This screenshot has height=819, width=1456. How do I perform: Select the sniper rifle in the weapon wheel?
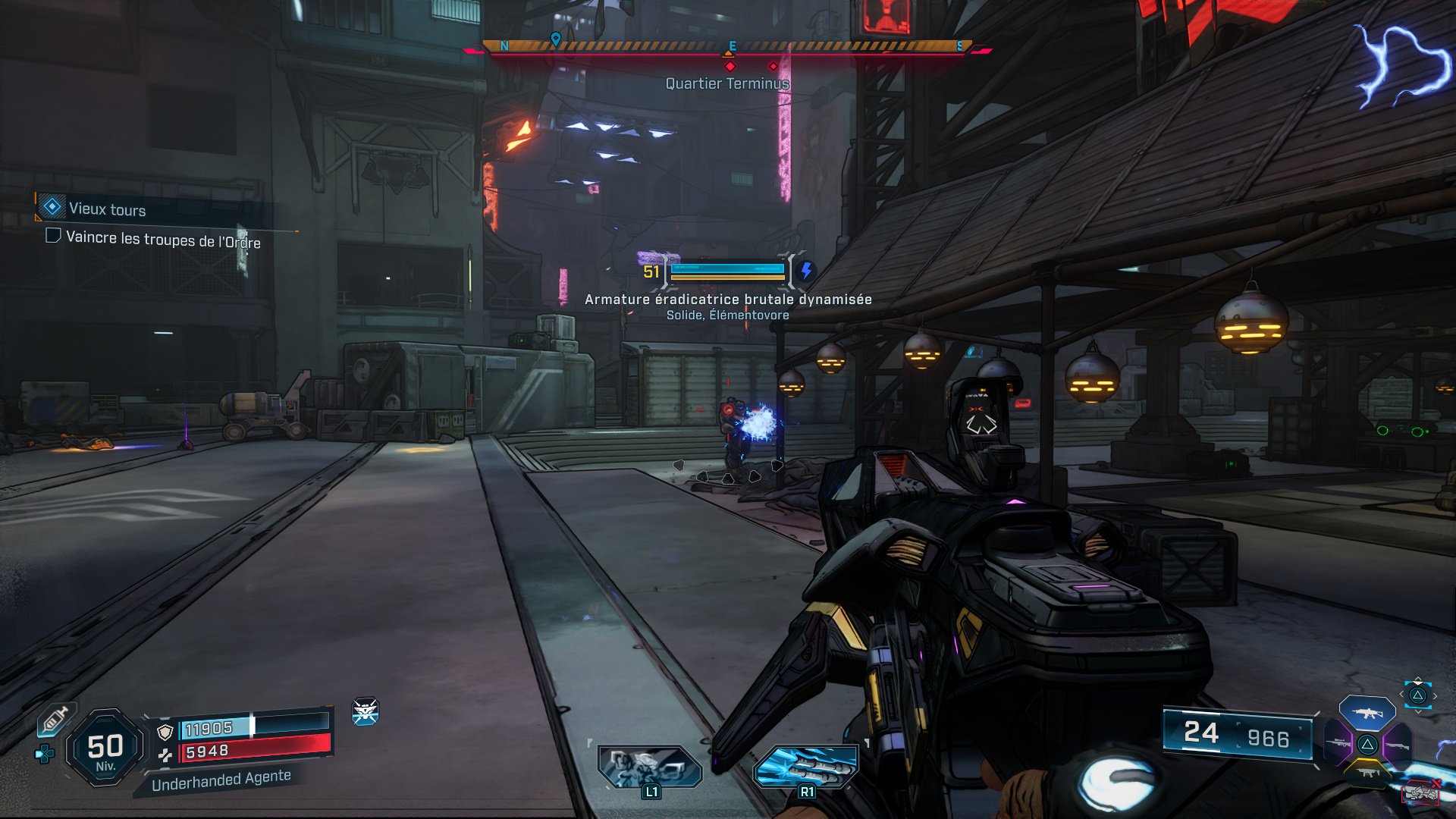click(x=1338, y=744)
